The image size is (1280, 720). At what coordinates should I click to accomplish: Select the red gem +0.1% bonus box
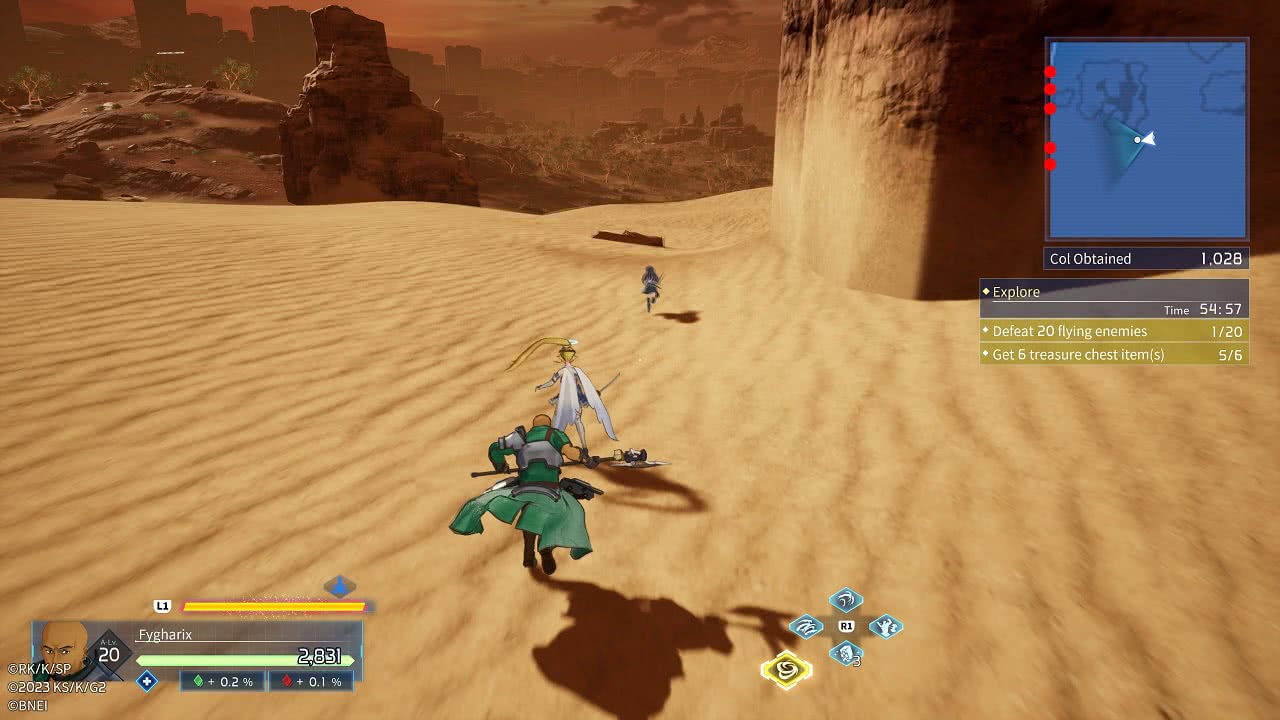pos(311,681)
